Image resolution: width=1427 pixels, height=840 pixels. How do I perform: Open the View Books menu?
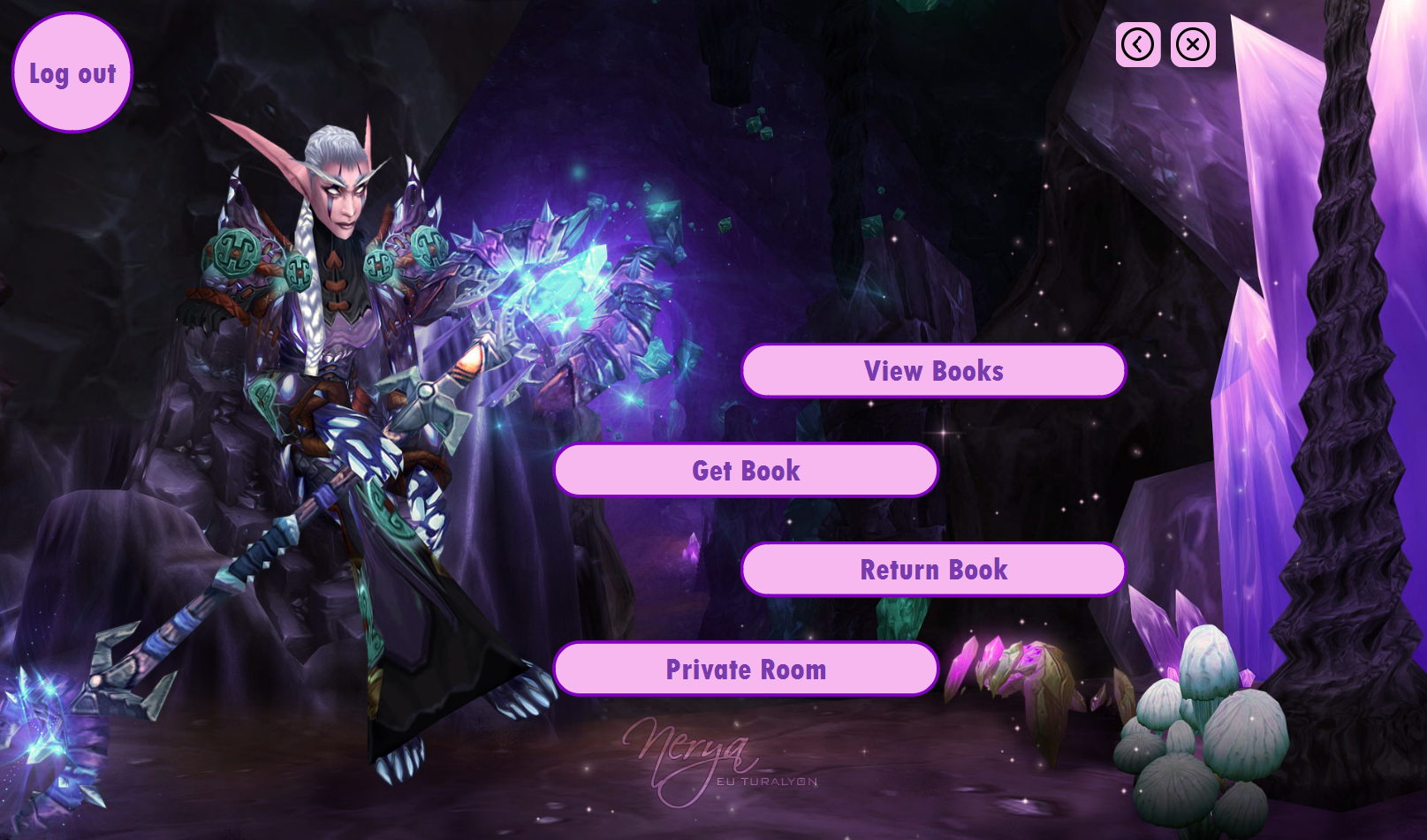point(933,371)
